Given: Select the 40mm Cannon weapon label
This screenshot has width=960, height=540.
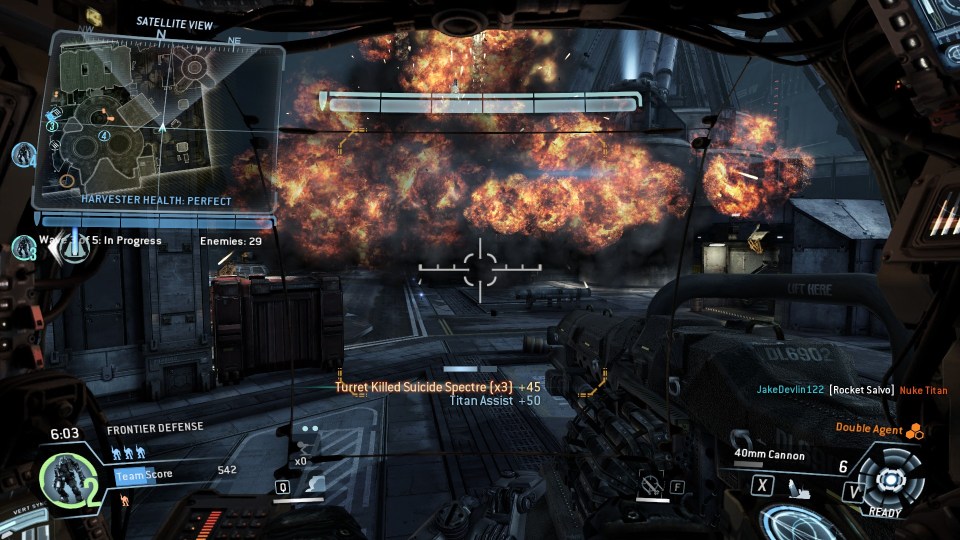Looking at the screenshot, I should pyautogui.click(x=771, y=456).
